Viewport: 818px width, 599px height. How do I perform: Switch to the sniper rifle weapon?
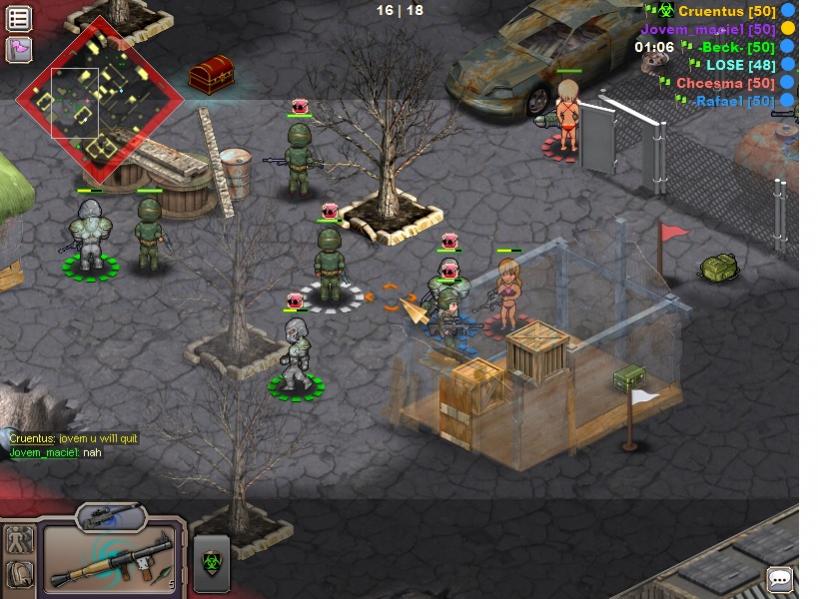point(110,517)
